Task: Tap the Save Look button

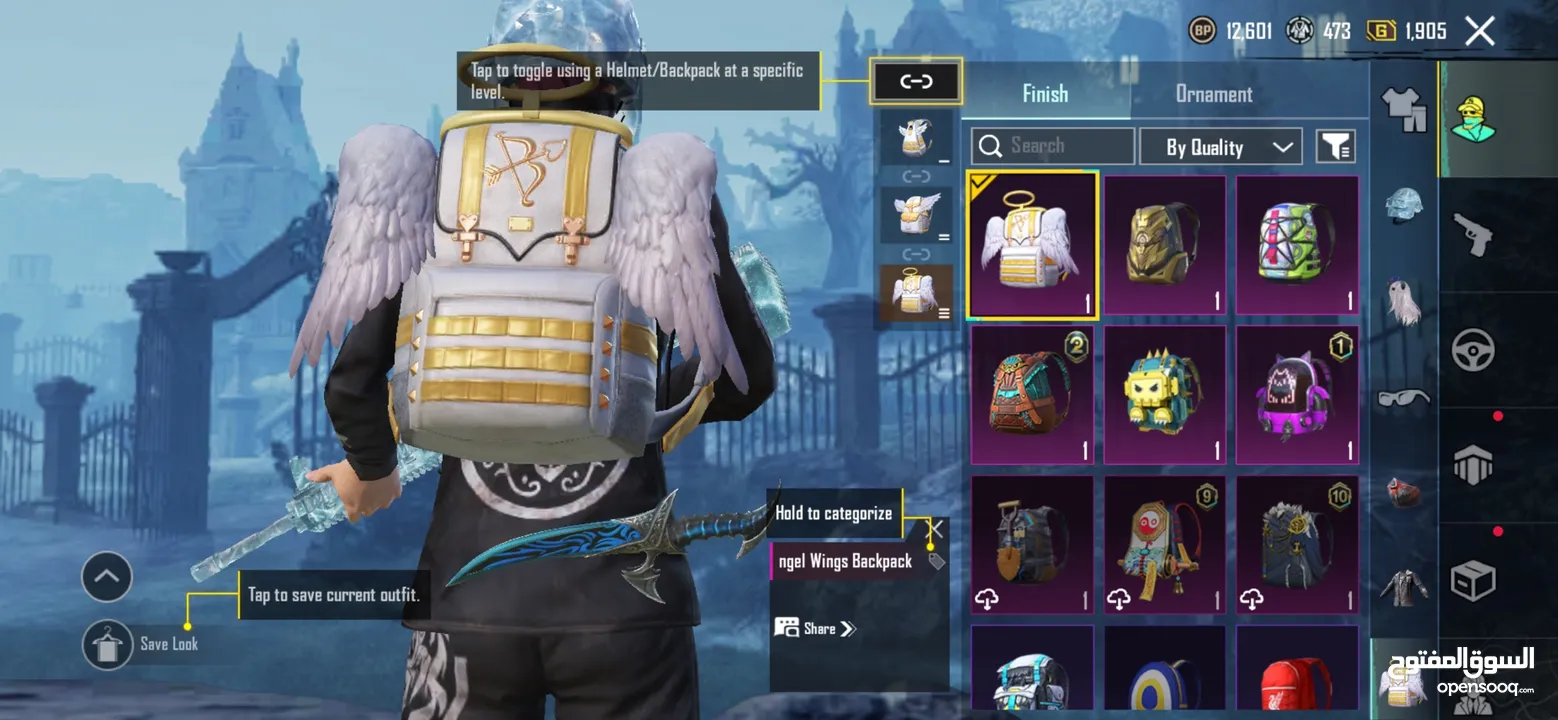Action: click(108, 644)
